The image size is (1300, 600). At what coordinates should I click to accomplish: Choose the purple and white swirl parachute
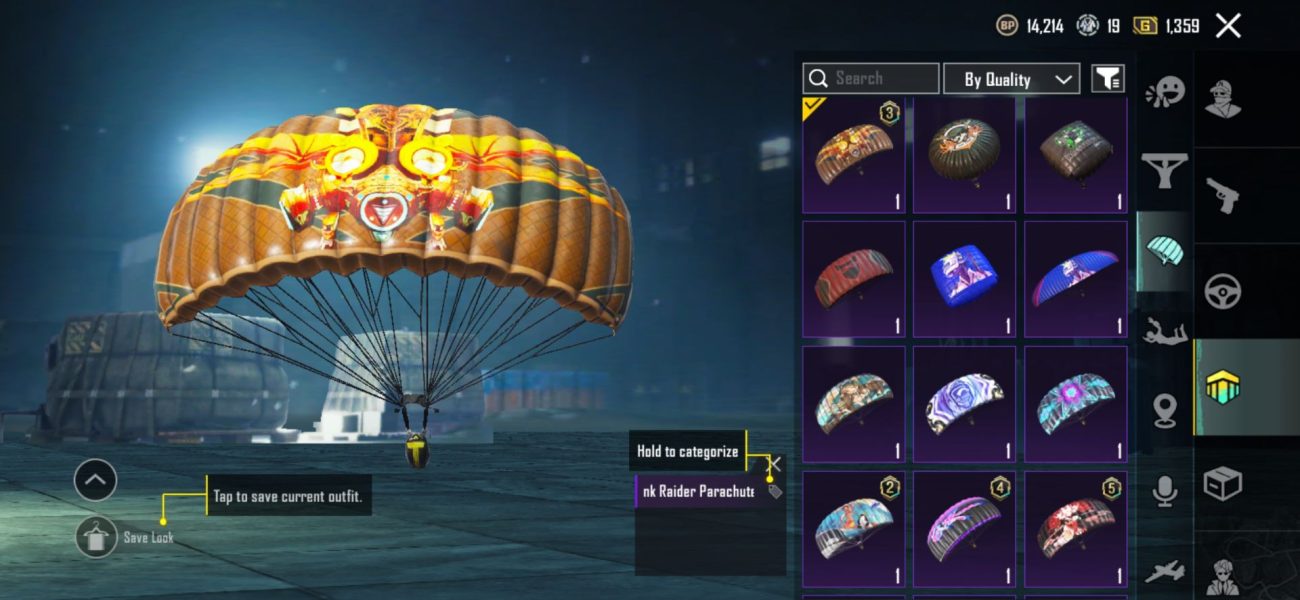964,404
